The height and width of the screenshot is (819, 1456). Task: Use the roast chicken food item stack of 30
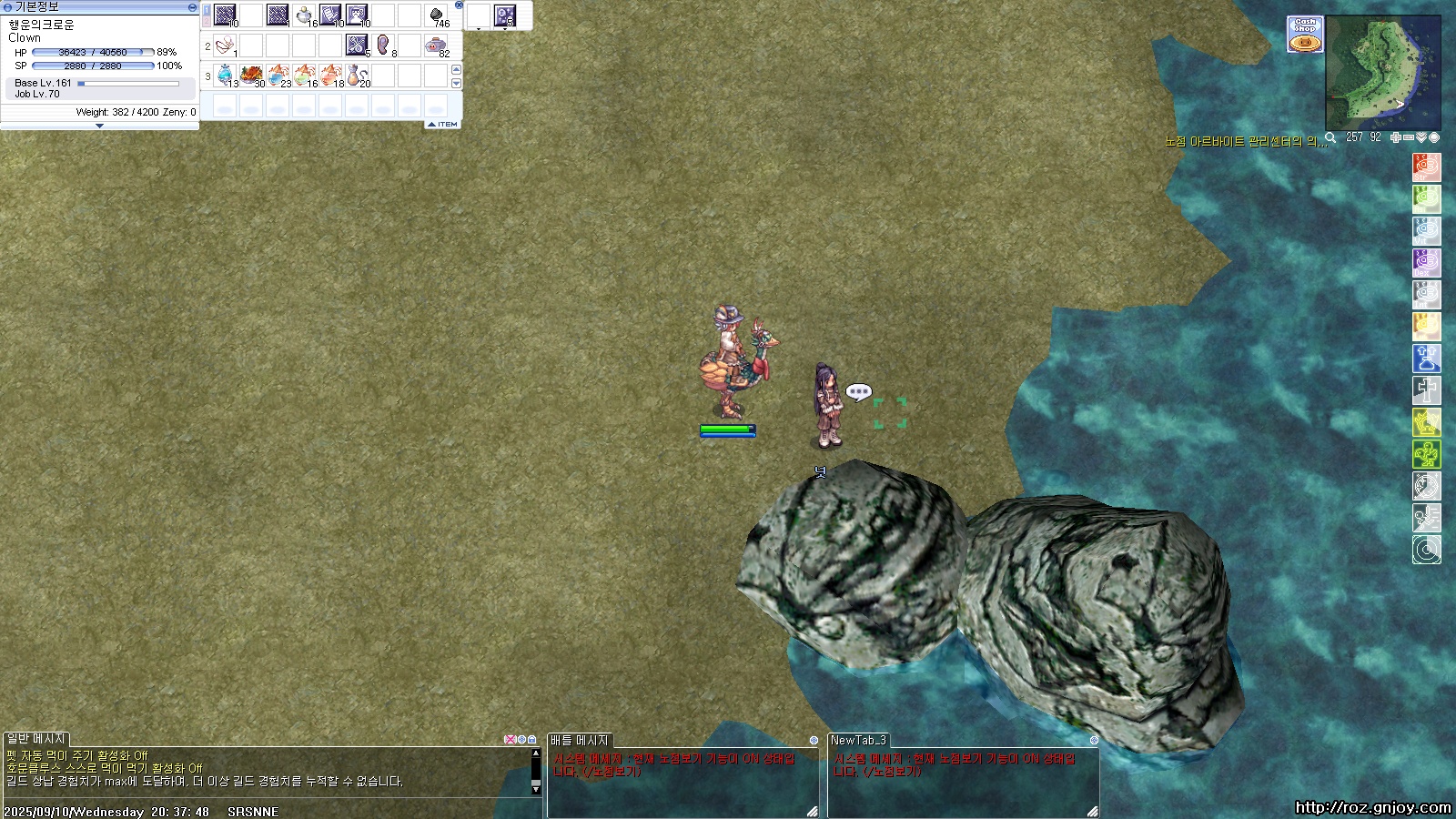pos(251,75)
